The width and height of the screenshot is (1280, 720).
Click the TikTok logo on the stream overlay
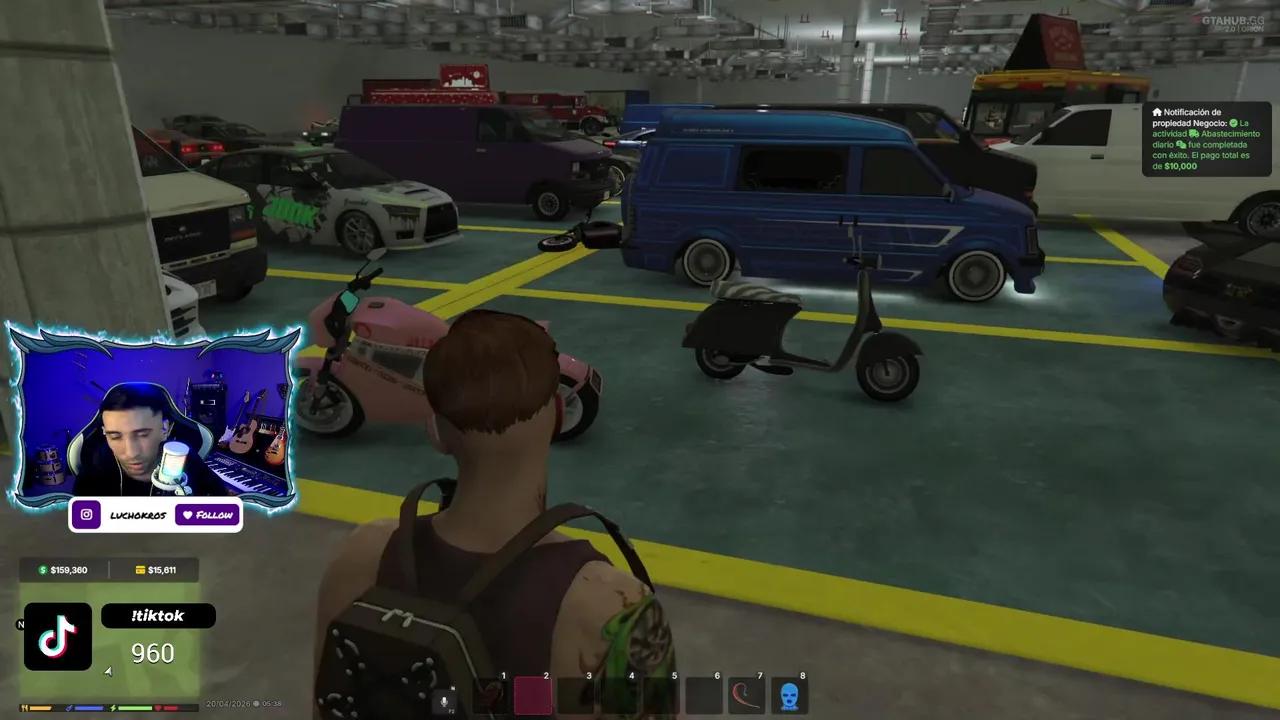pos(57,637)
